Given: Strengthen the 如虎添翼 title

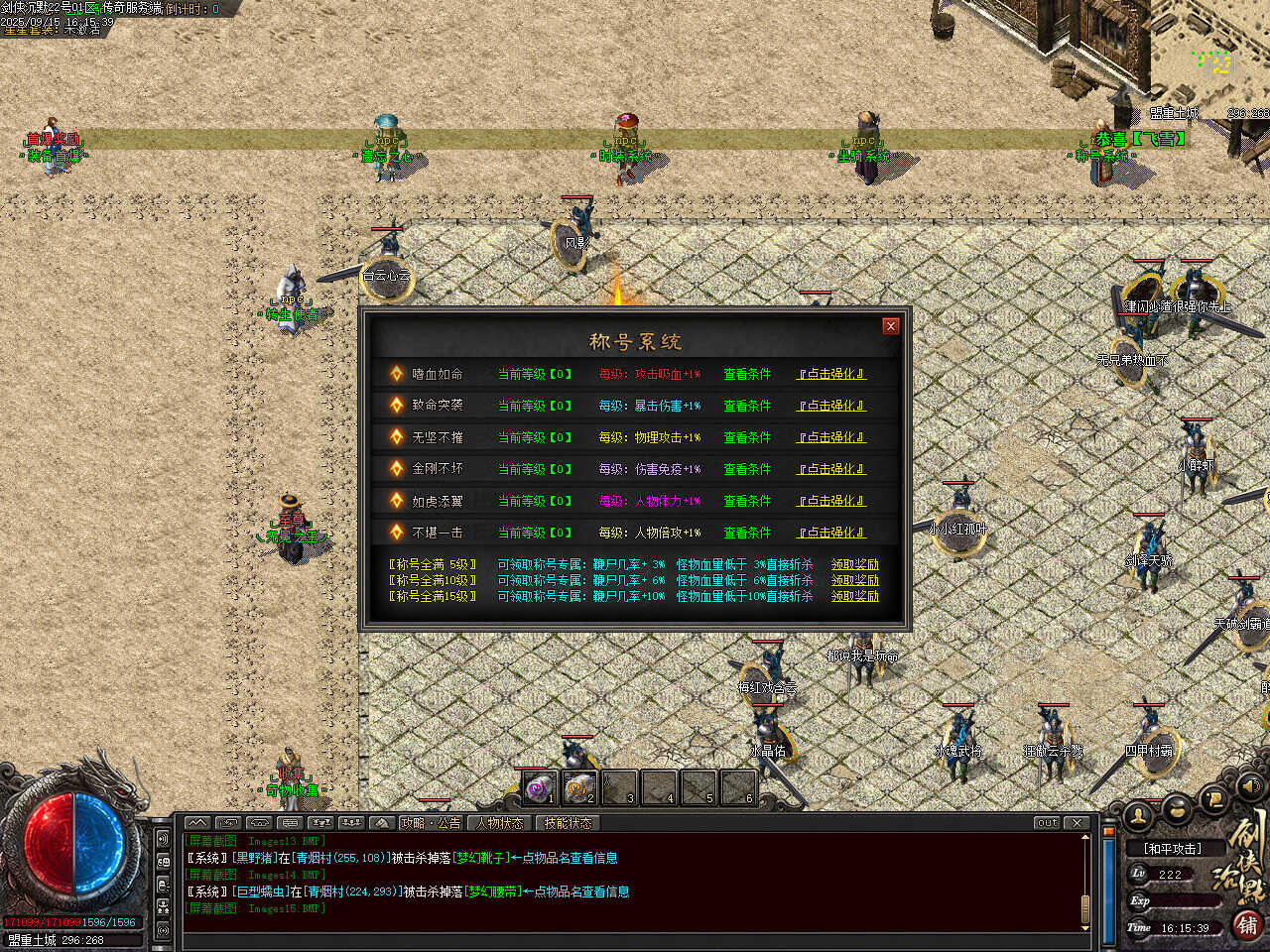Looking at the screenshot, I should pyautogui.click(x=831, y=501).
